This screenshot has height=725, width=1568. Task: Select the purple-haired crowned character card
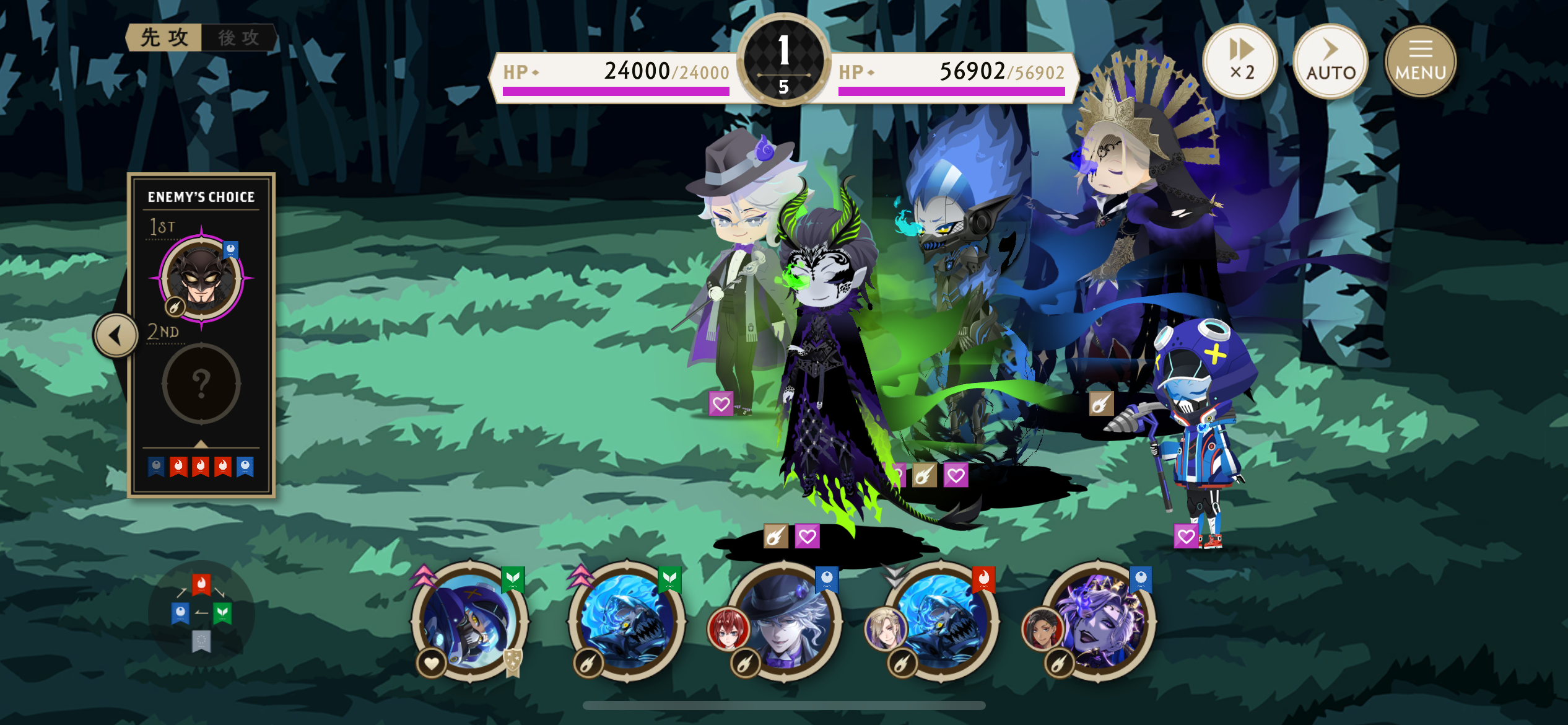pyautogui.click(x=1099, y=622)
